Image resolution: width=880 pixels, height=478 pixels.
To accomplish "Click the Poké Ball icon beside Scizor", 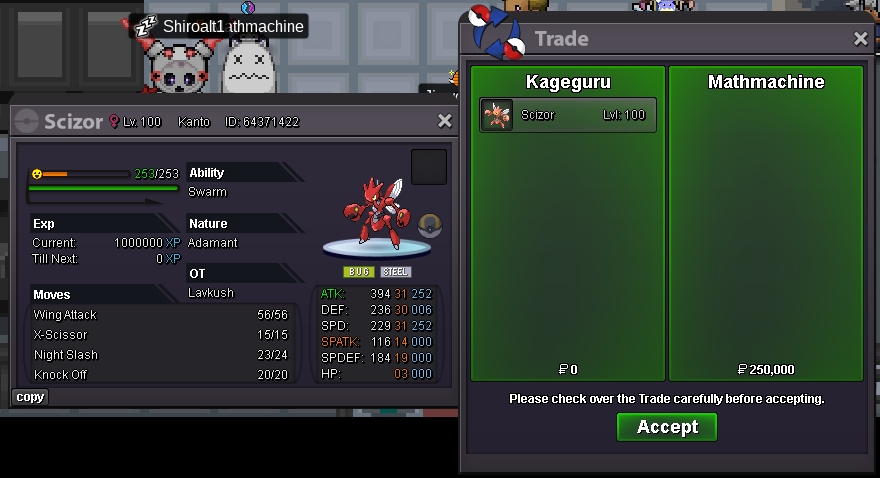I will (430, 224).
